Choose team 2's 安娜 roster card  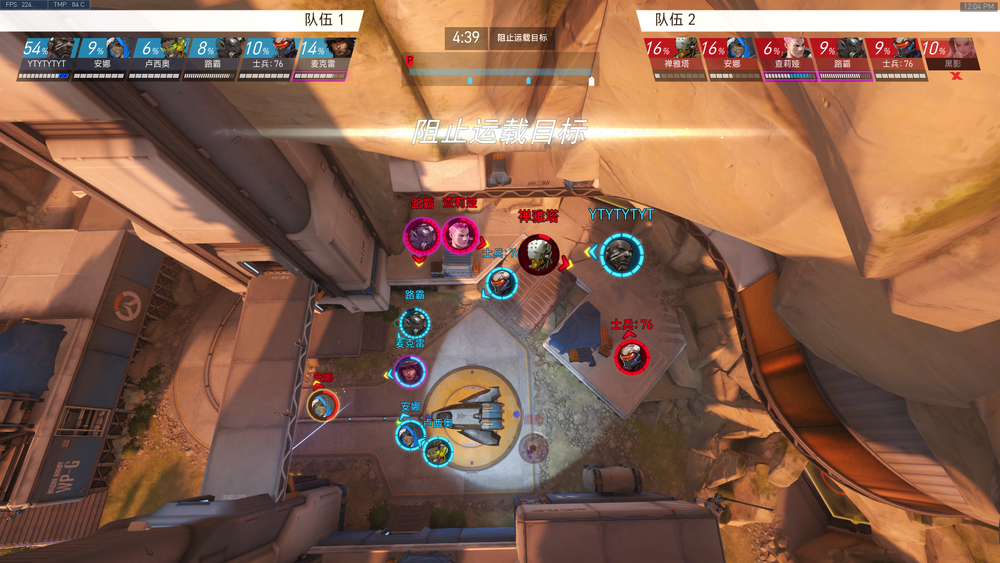coord(726,55)
